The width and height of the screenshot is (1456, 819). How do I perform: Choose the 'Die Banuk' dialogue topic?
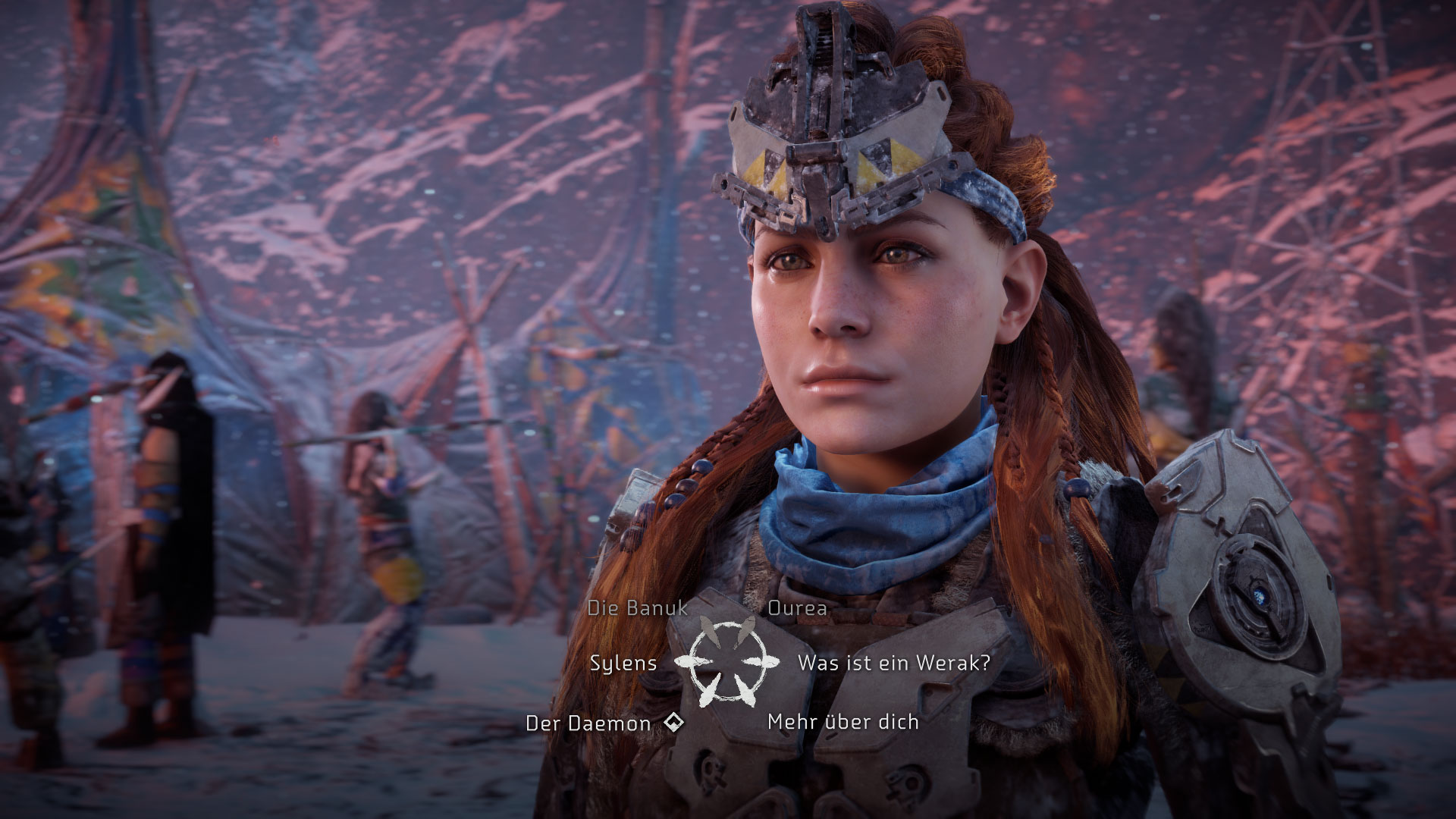tap(637, 607)
